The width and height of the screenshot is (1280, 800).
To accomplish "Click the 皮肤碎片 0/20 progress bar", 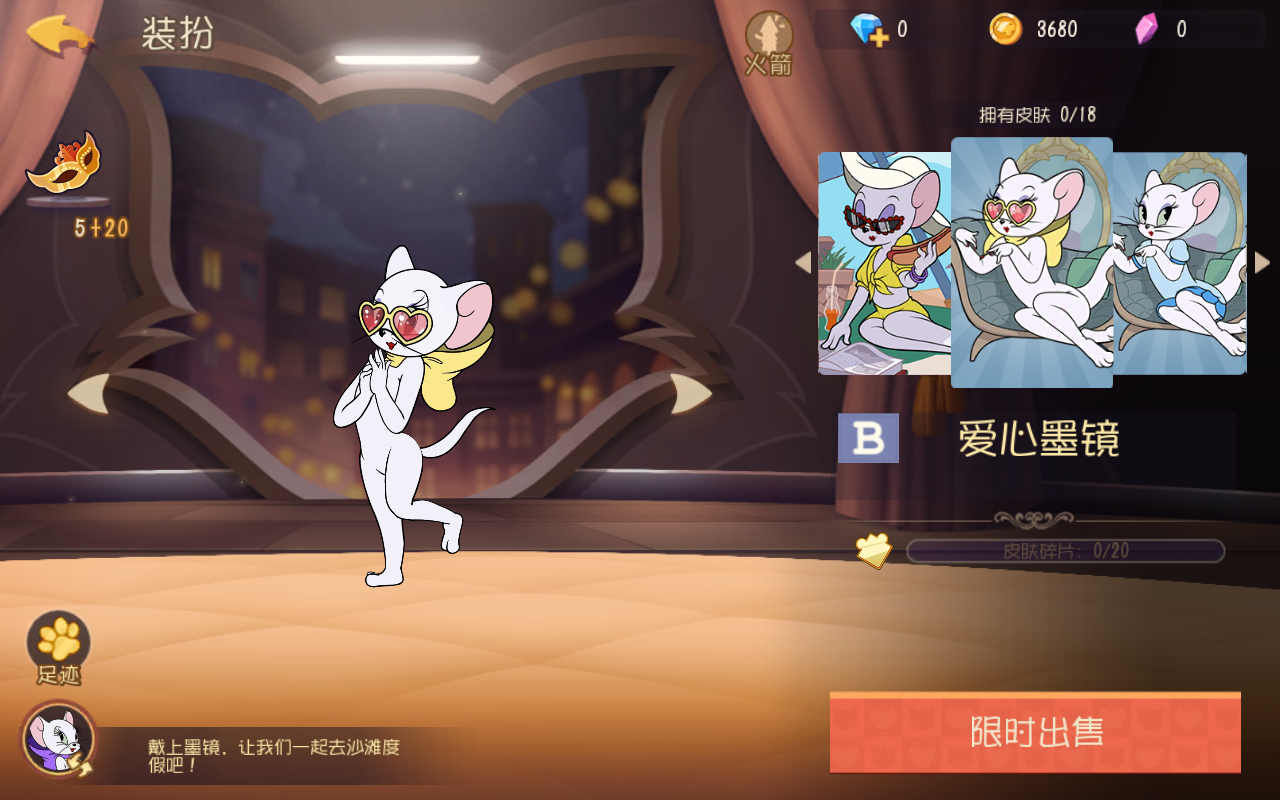I will click(x=1065, y=551).
